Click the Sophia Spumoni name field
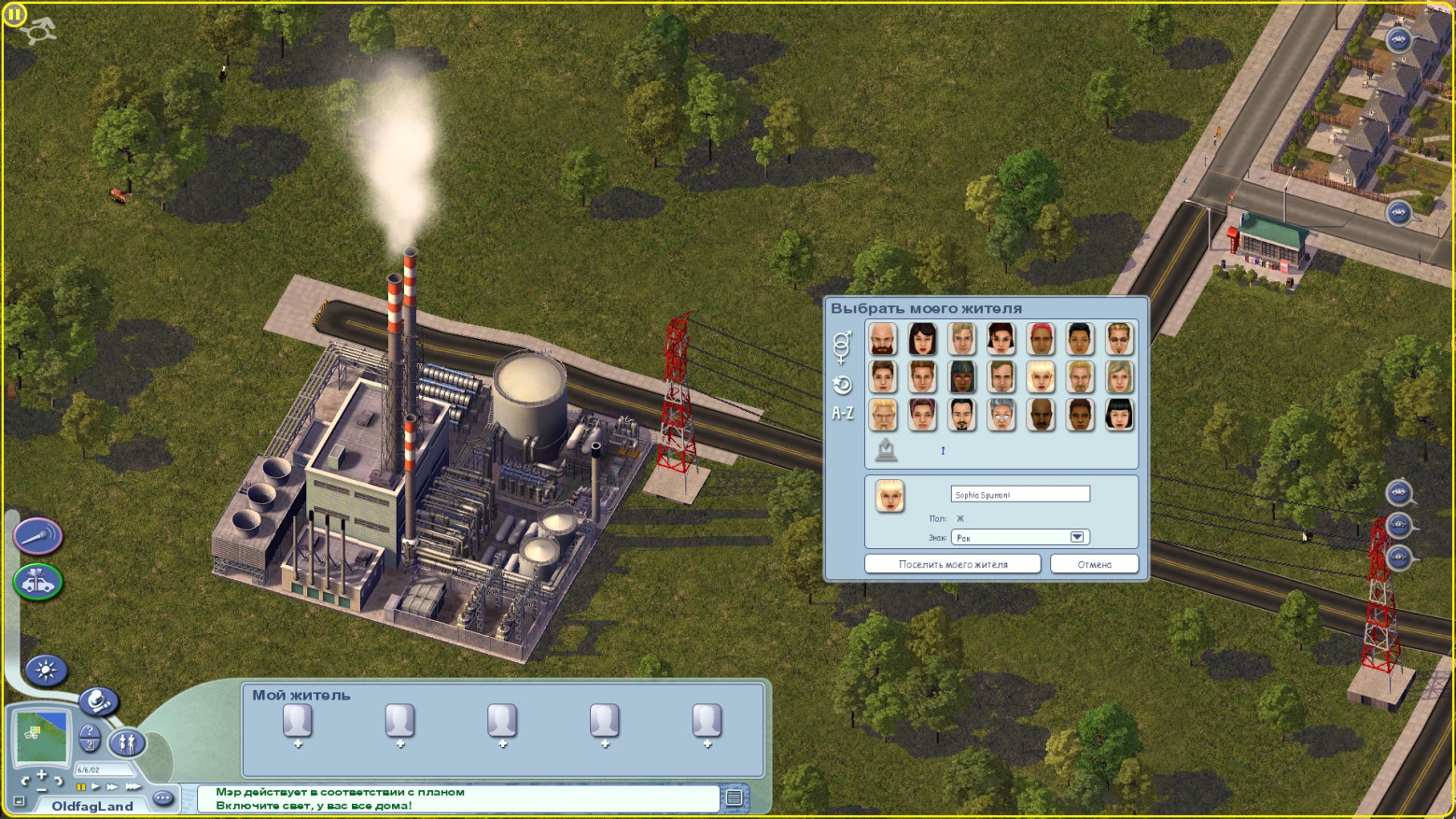 pyautogui.click(x=1019, y=493)
